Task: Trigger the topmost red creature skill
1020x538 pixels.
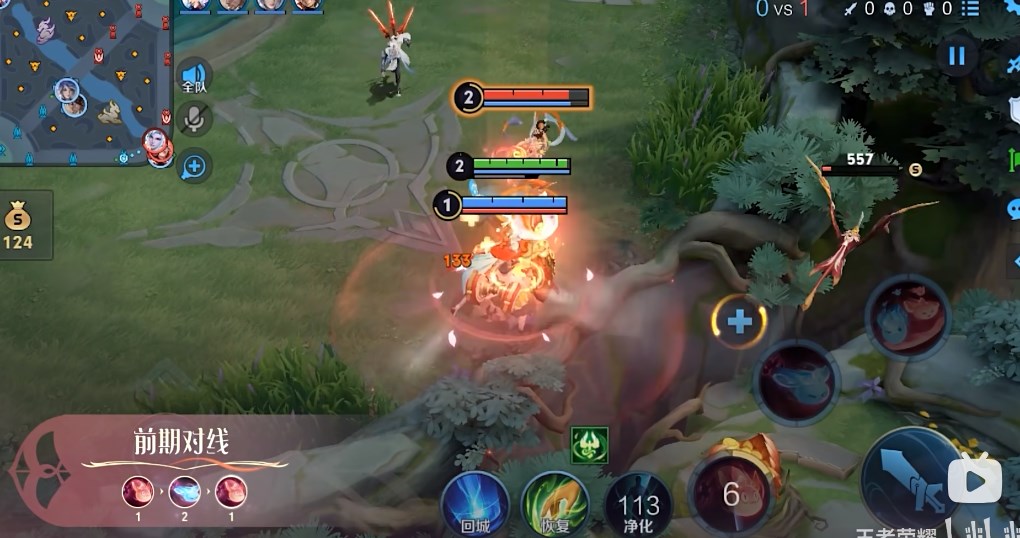Action: (x=906, y=317)
